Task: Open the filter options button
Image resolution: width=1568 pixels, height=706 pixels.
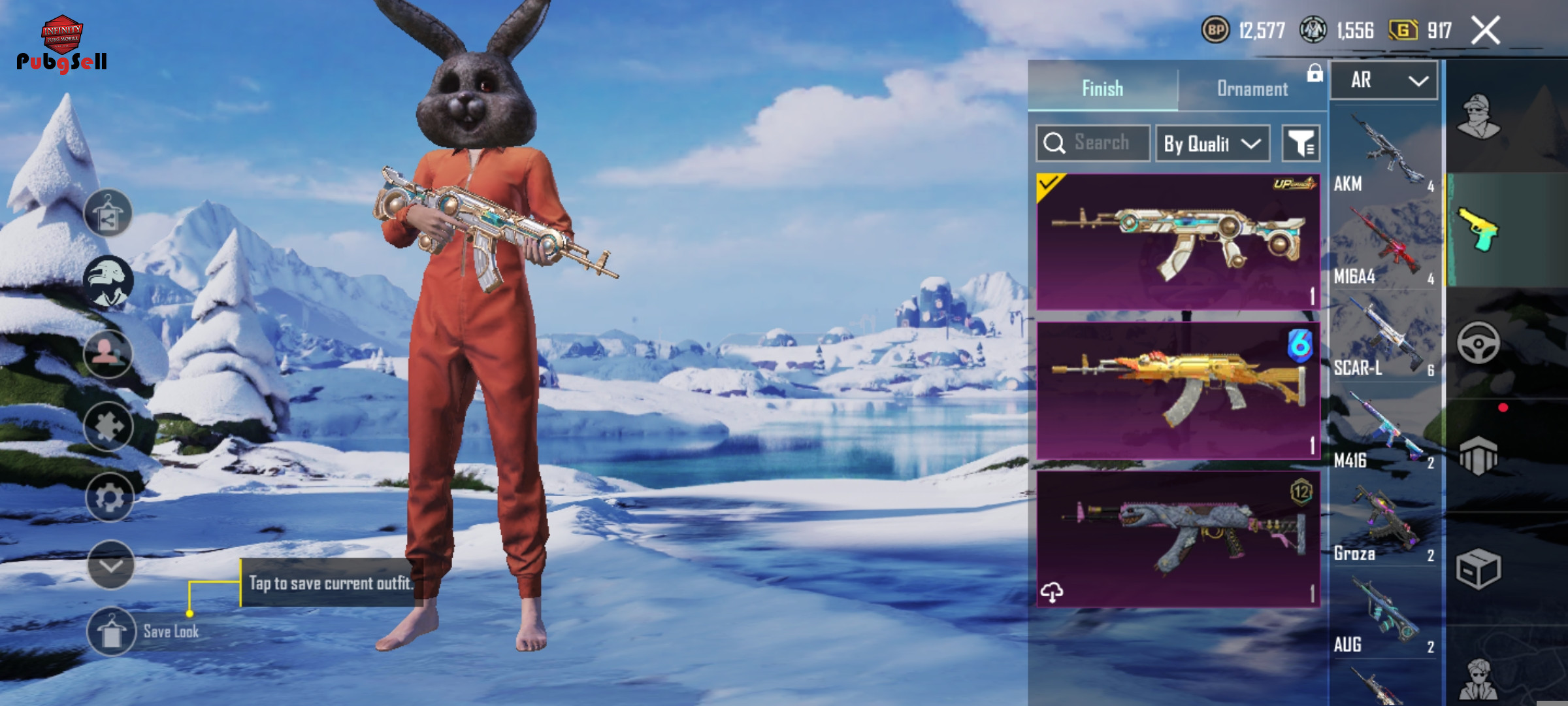Action: [x=1300, y=143]
